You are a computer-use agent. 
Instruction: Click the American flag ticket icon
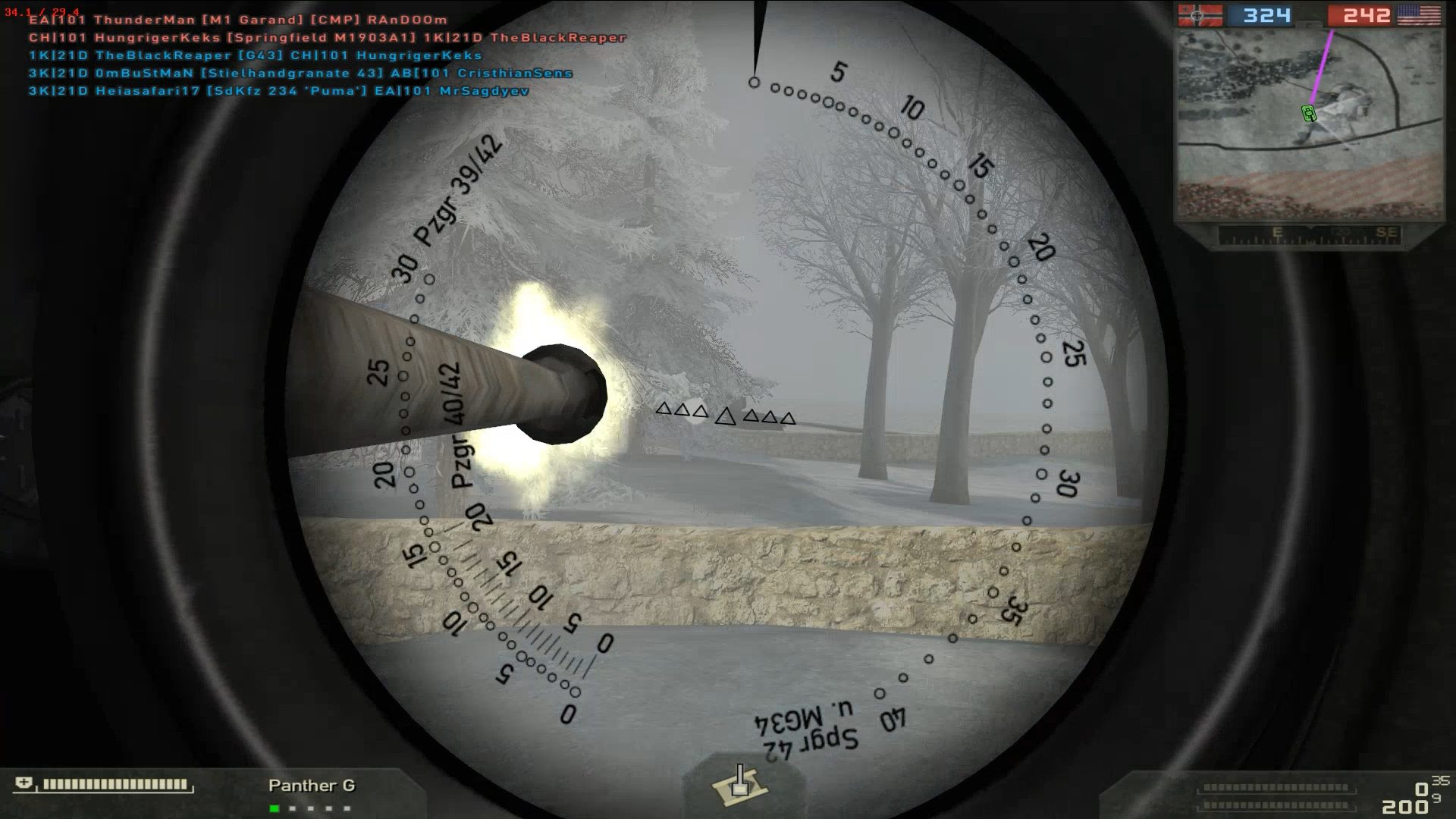[1419, 15]
